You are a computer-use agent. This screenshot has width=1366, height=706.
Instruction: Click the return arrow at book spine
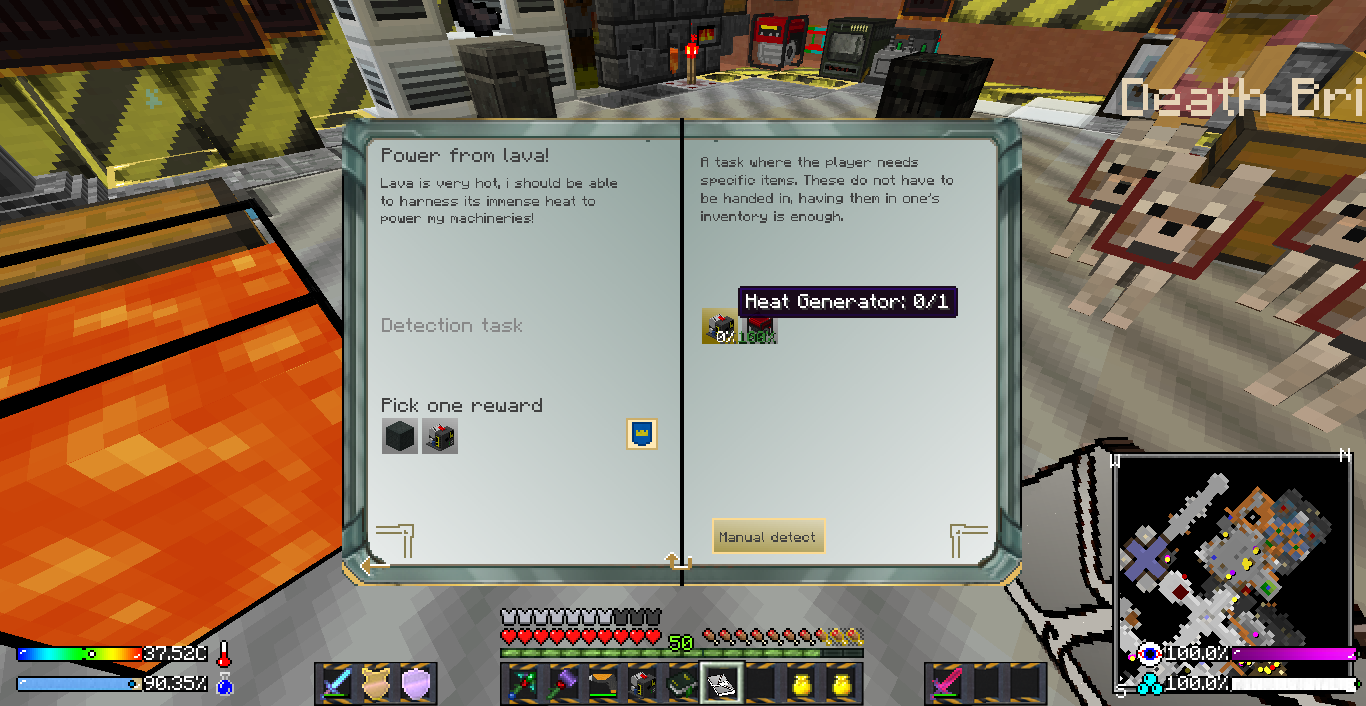coord(679,563)
